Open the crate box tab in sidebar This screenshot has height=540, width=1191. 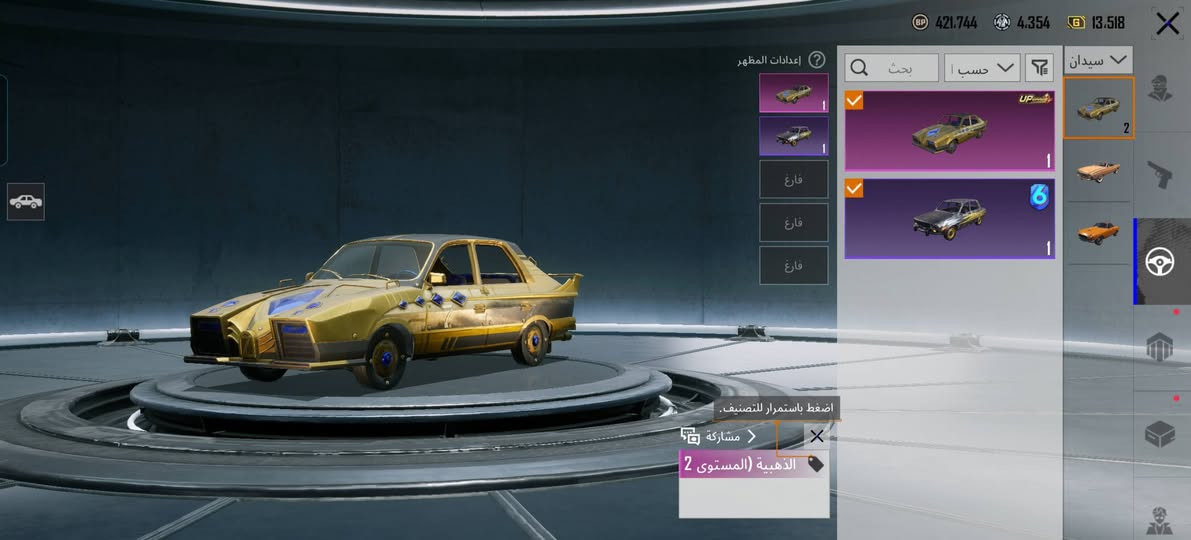pyautogui.click(x=1161, y=434)
